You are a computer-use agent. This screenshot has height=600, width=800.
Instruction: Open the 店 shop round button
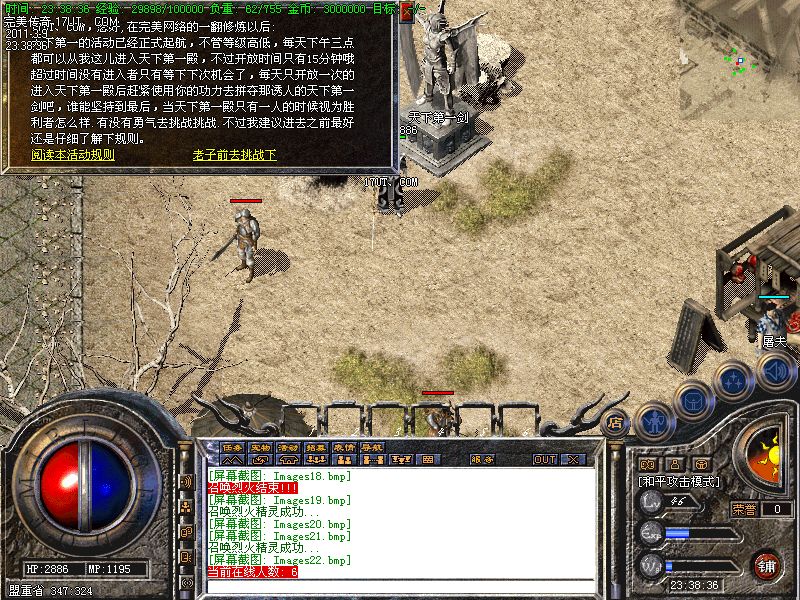tap(615, 422)
